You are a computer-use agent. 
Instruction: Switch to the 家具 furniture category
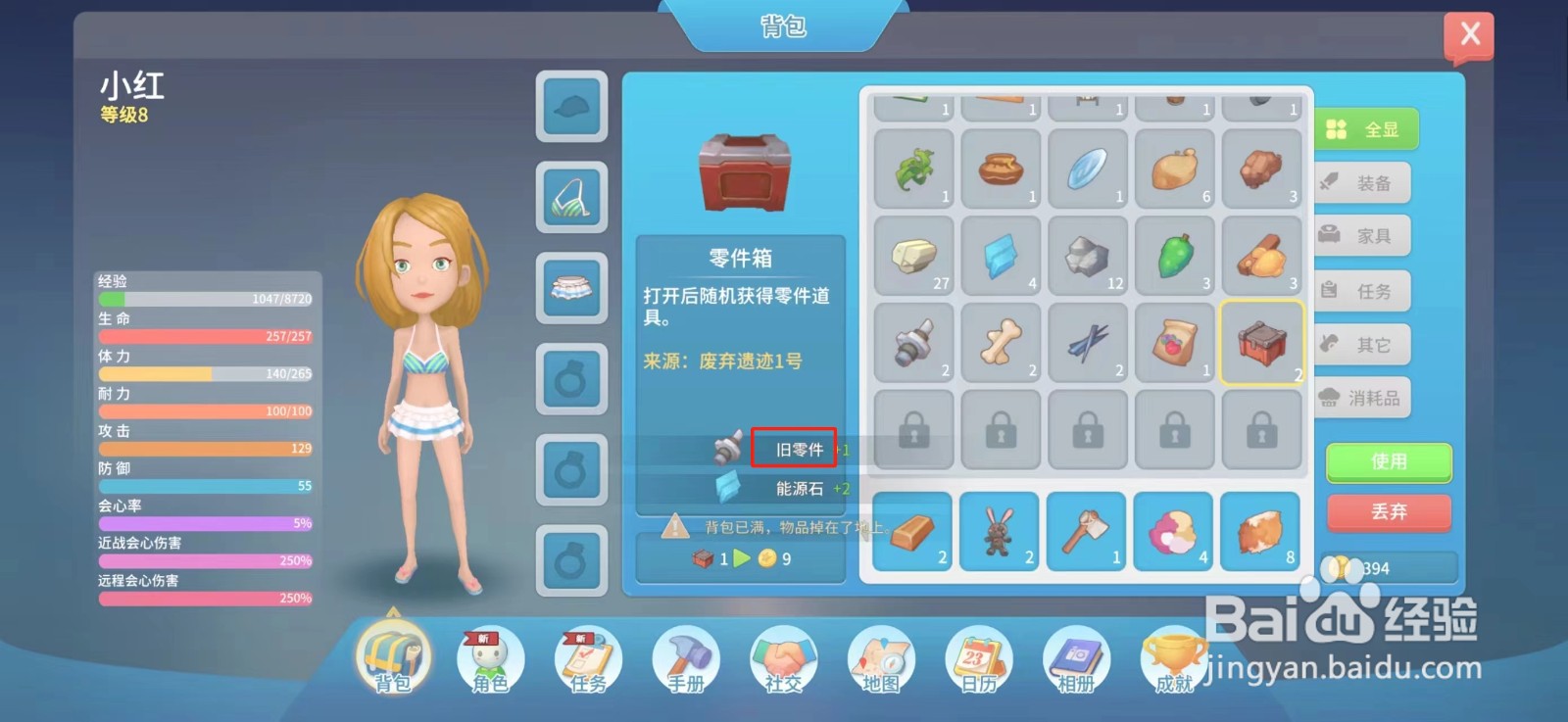tap(1363, 235)
